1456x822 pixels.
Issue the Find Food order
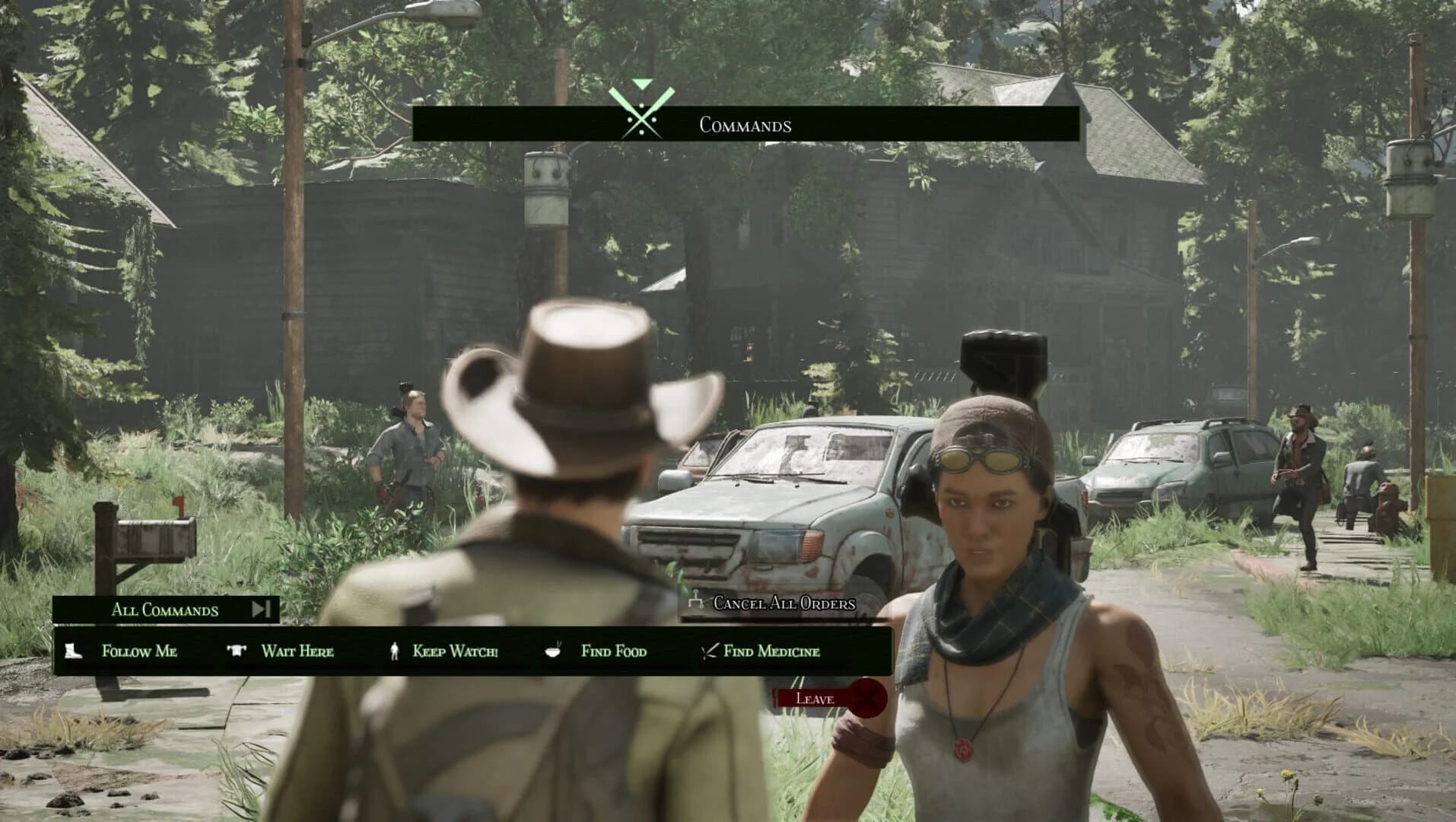coord(612,651)
